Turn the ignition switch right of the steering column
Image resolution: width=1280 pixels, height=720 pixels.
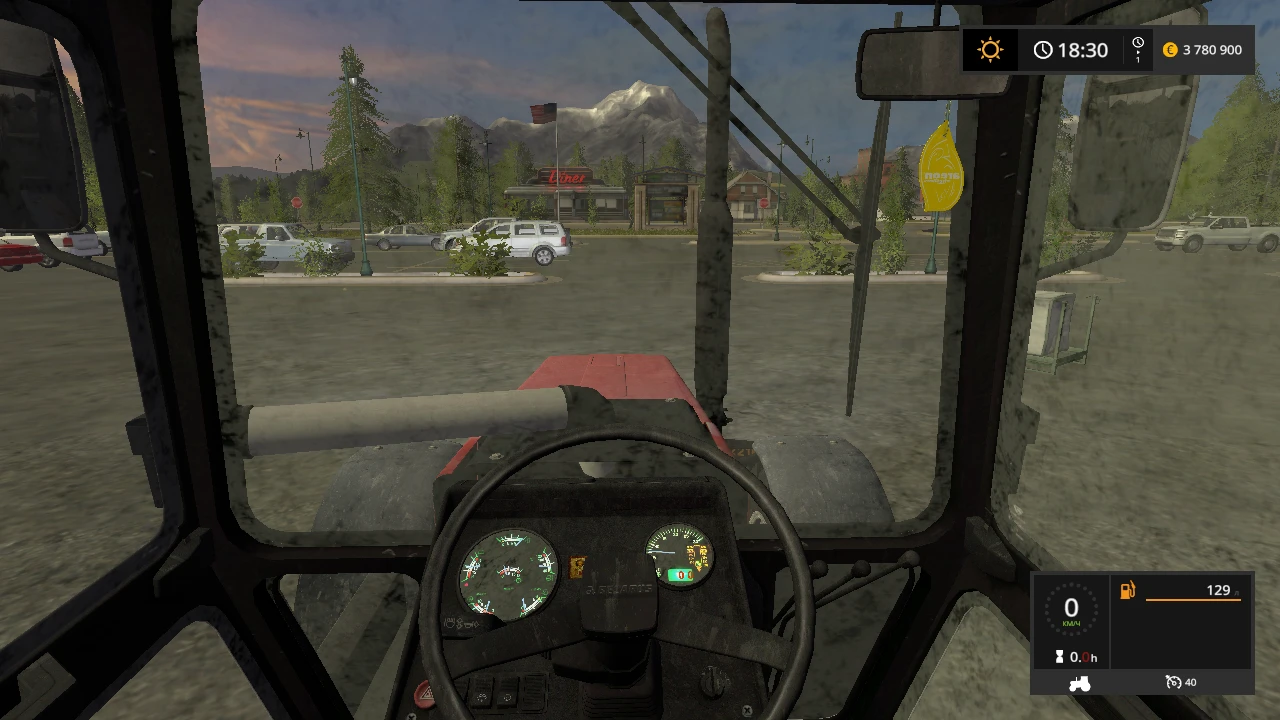point(711,681)
